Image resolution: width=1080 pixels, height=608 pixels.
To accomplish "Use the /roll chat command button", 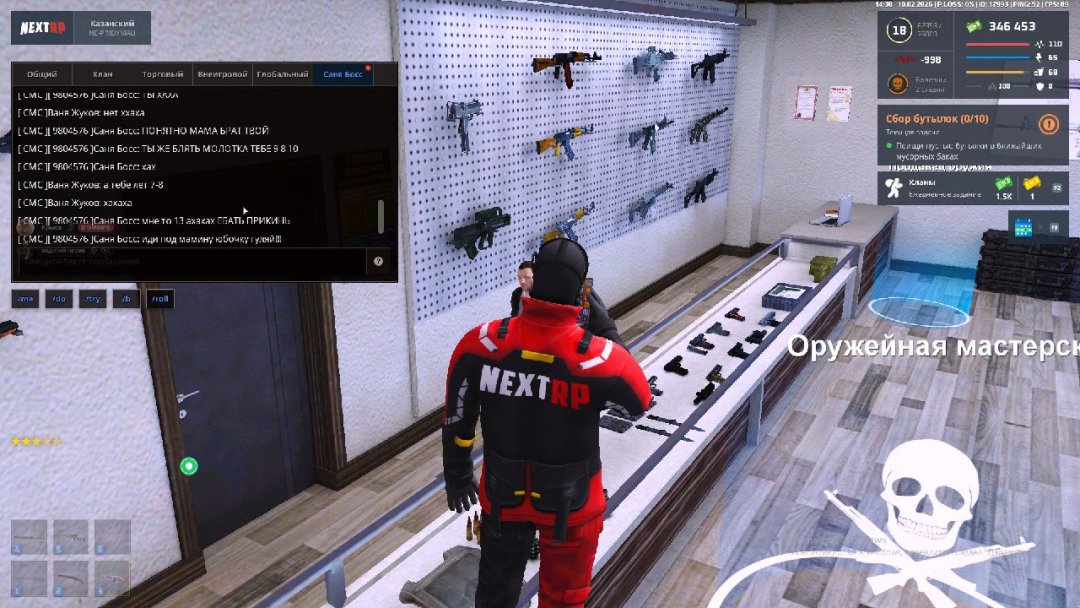I will click(x=160, y=299).
